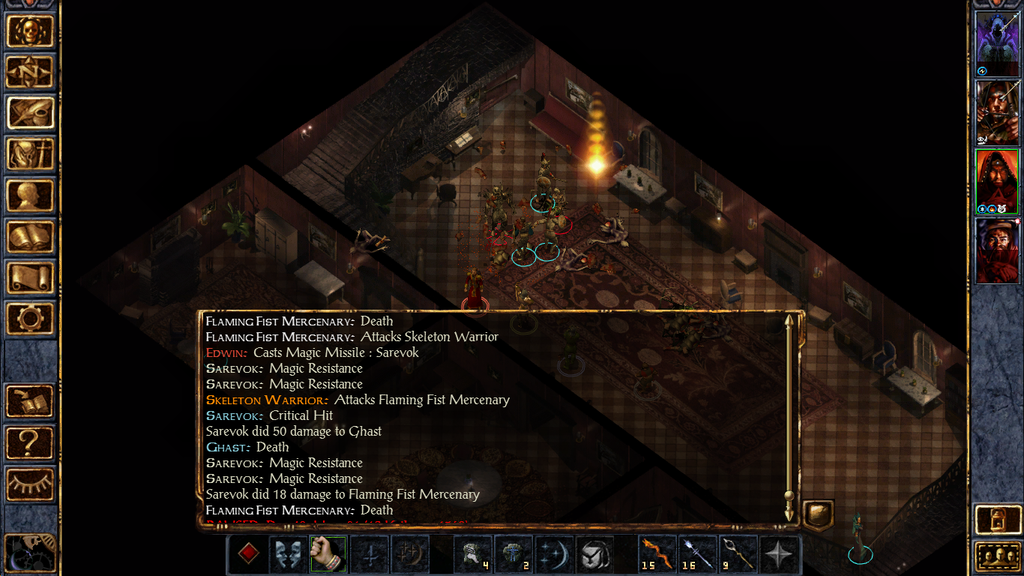Activate the theater masks action button
Screen dimensions: 1024x576
coord(286,553)
